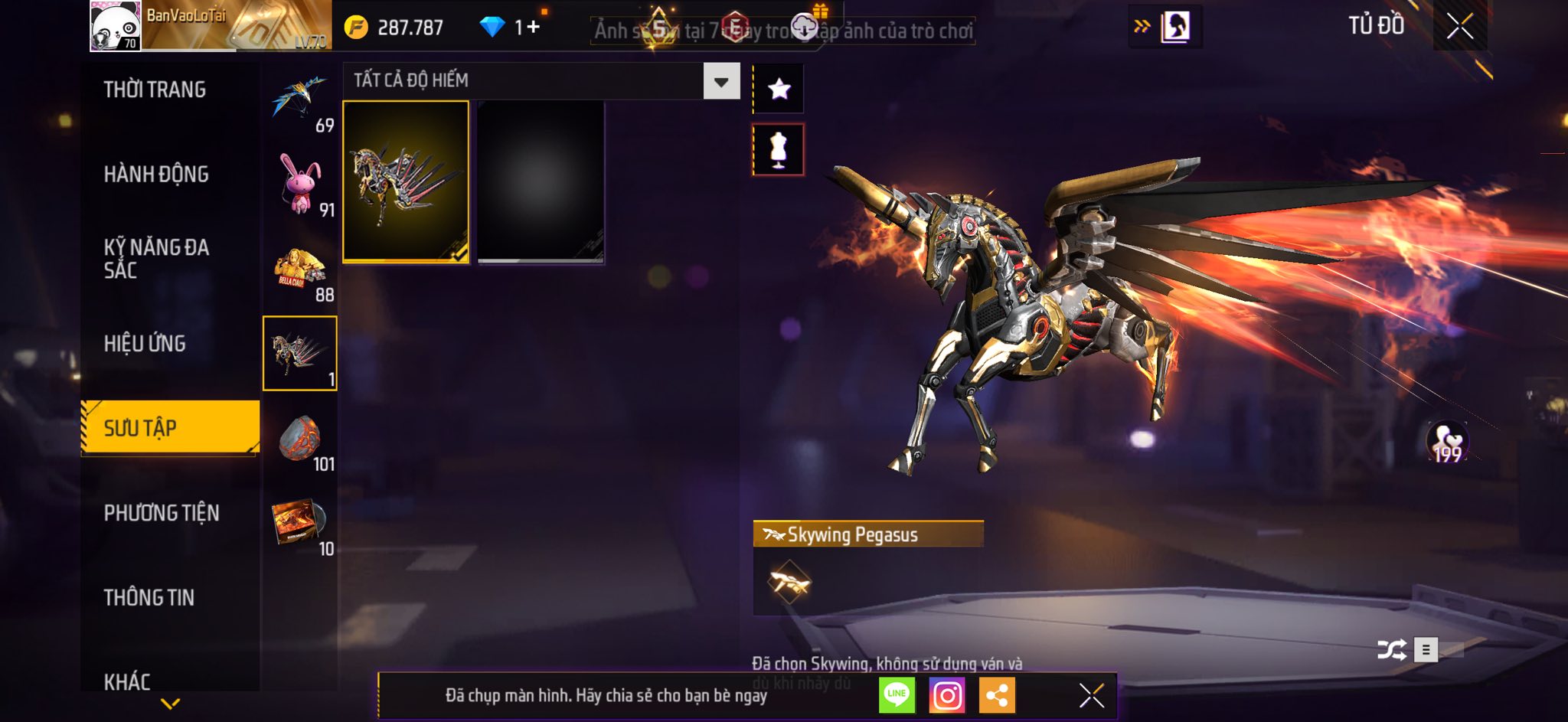
Task: Open the Hiệu Ứng category
Action: tap(145, 344)
